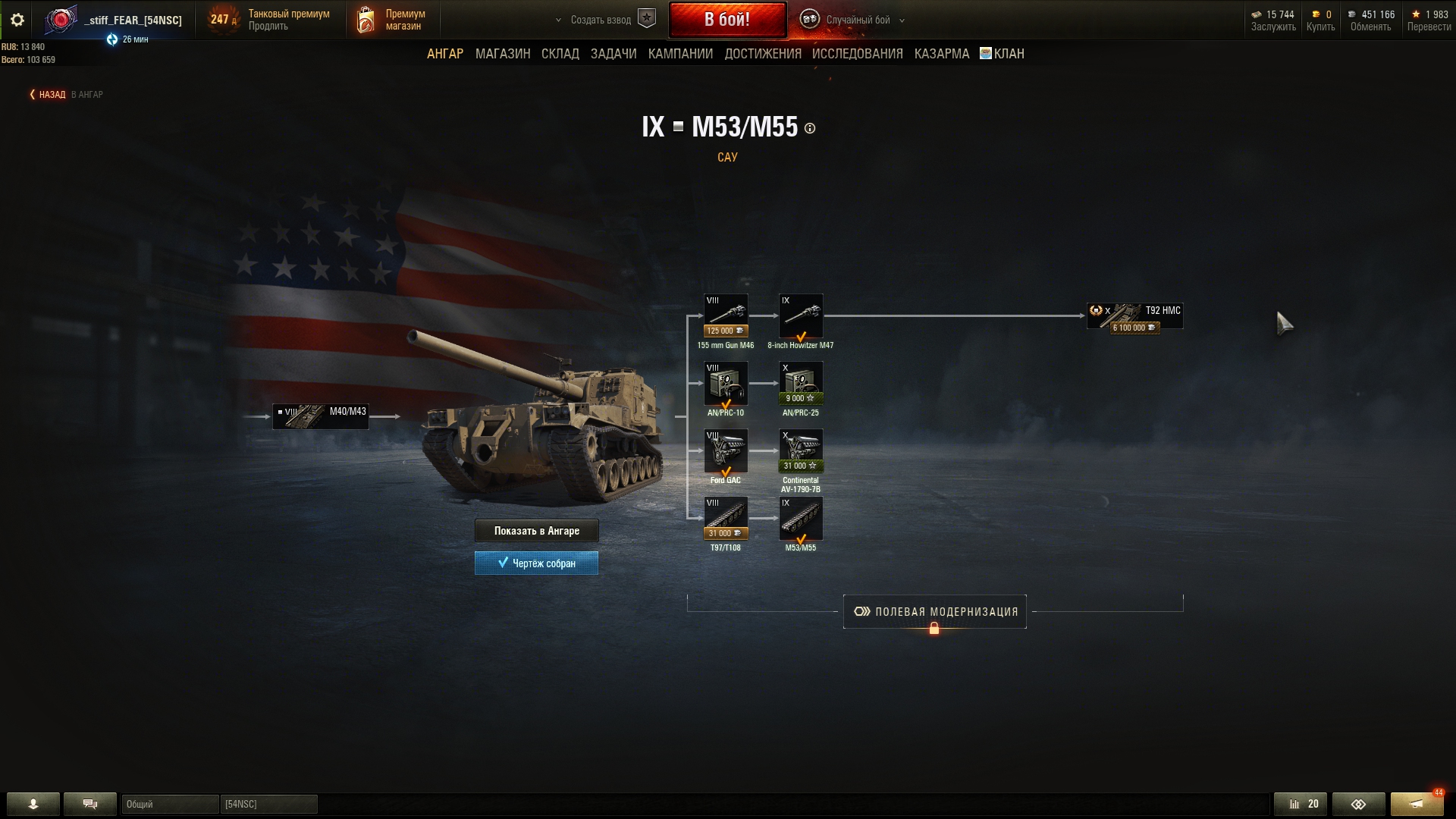Viewport: 1456px width, 819px height.
Task: Open the Задачи tab
Action: [613, 54]
